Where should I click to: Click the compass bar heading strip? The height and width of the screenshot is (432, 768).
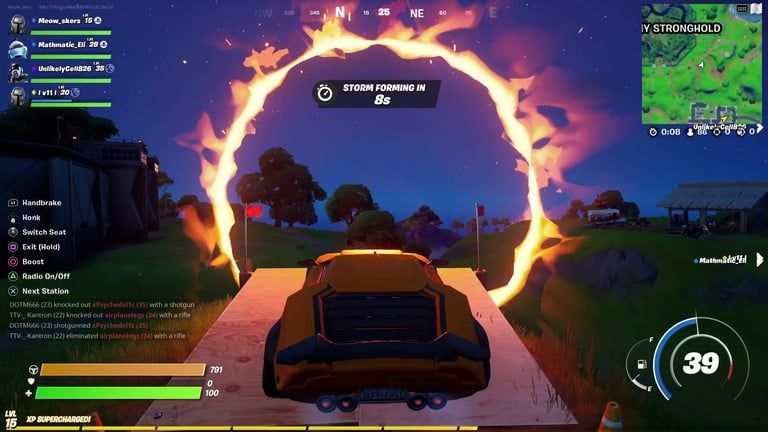tap(385, 13)
